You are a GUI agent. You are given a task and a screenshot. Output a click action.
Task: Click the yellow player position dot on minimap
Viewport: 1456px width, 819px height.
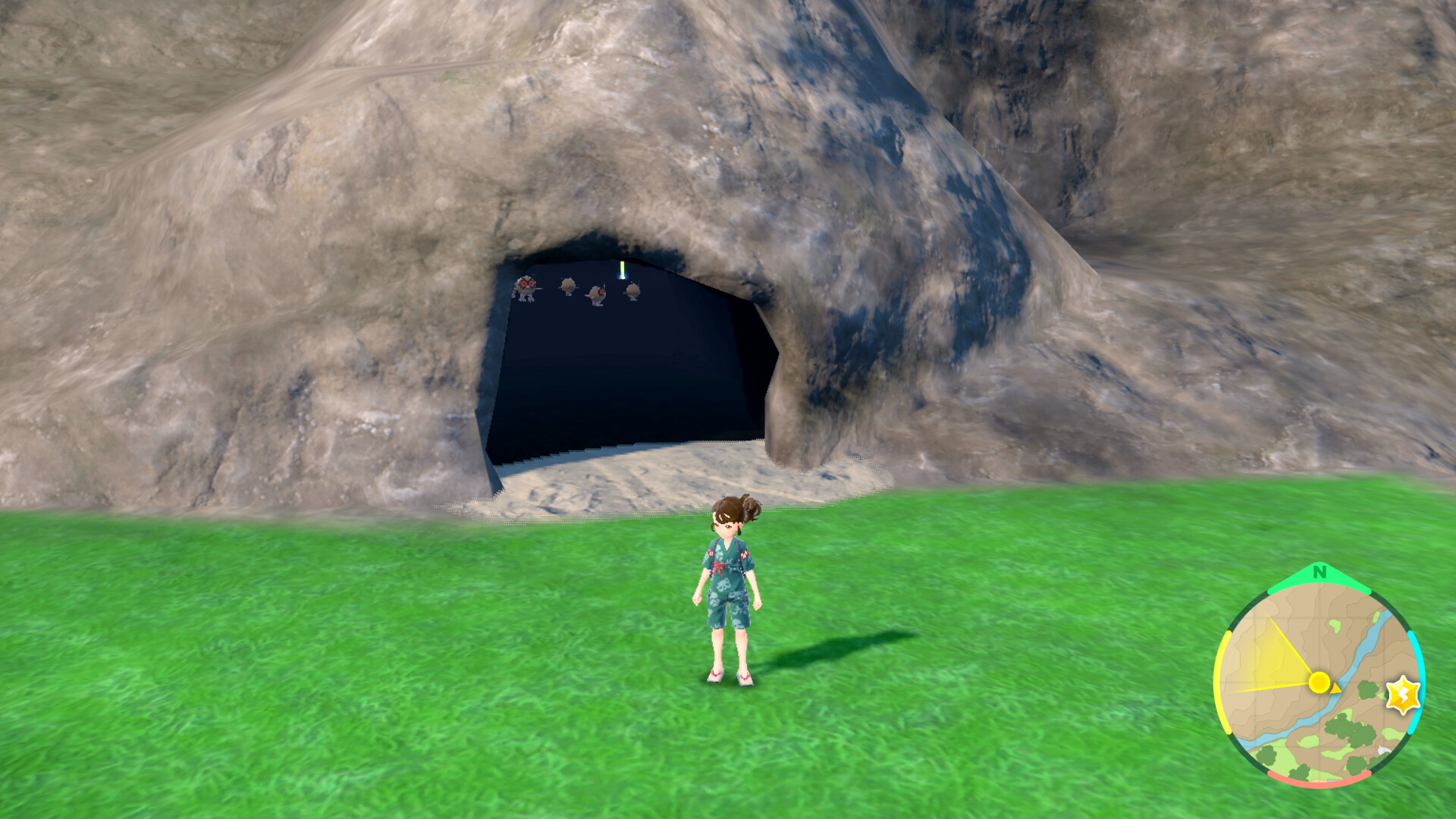(1319, 682)
